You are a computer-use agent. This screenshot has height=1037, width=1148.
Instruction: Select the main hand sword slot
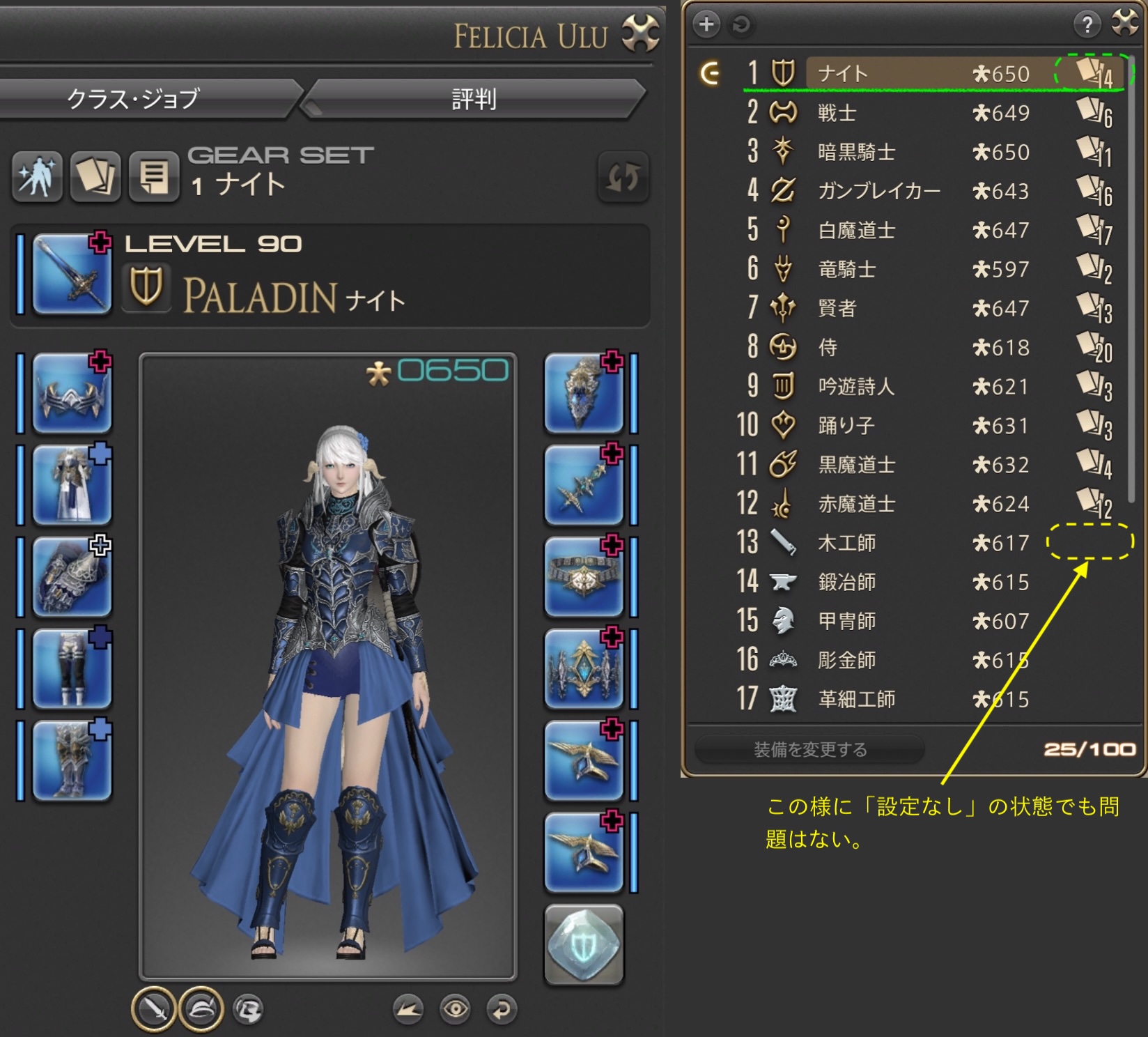[x=72, y=273]
